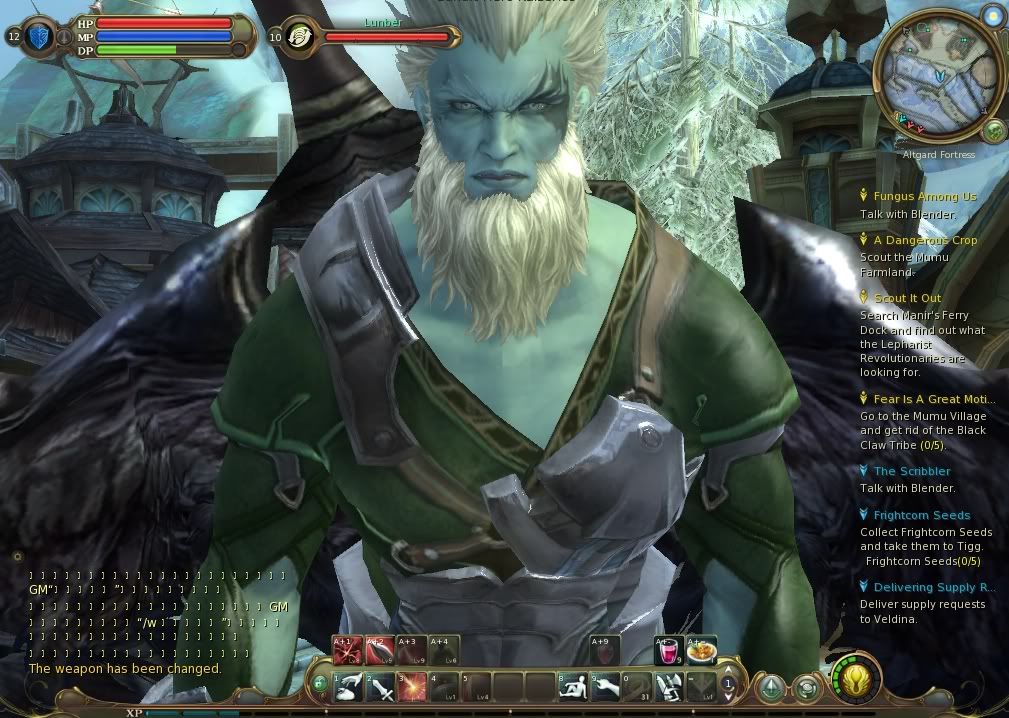Use the sitting rest skill in slot 8

[x=573, y=685]
